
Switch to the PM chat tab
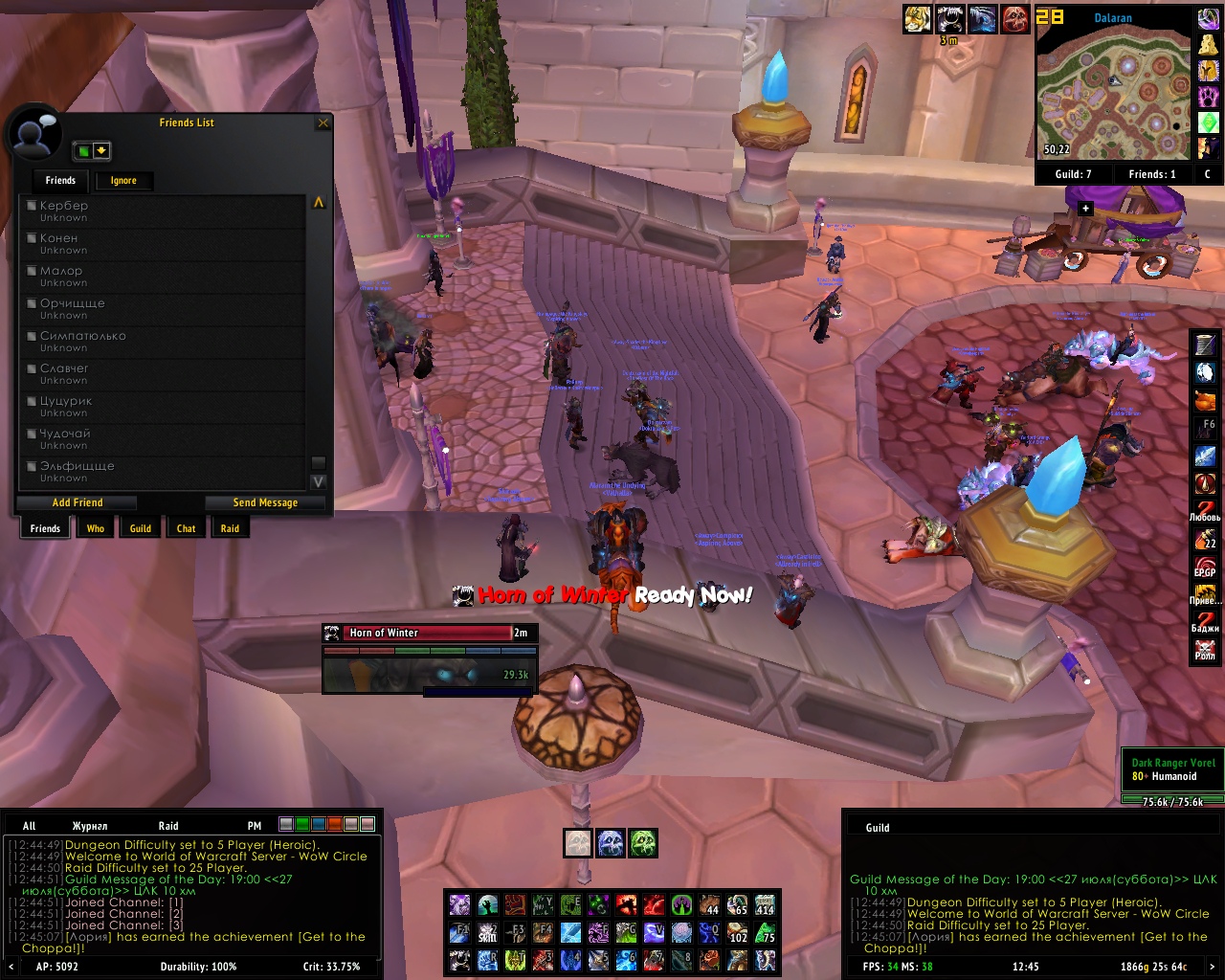tap(255, 826)
